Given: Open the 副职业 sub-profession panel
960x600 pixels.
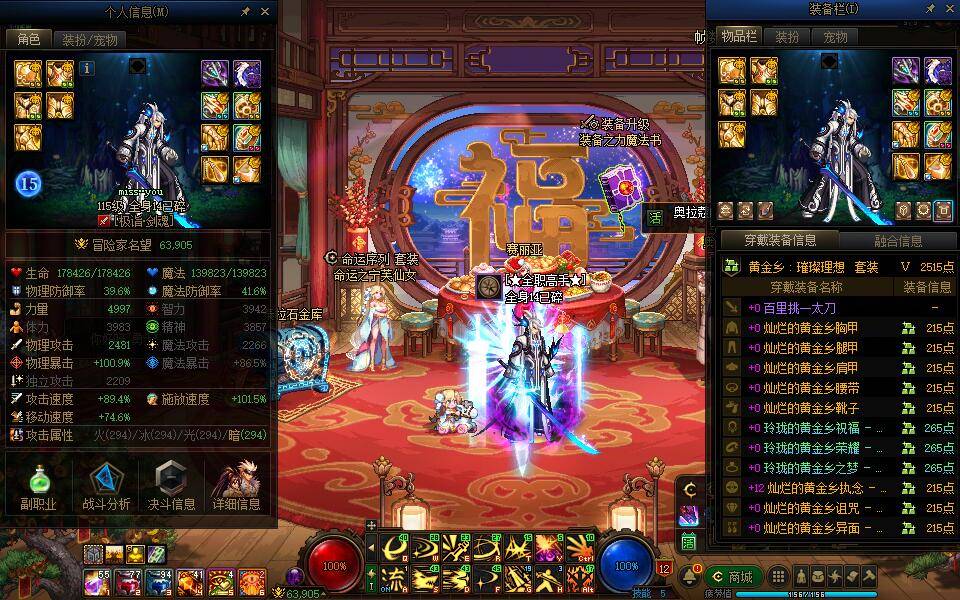Looking at the screenshot, I should click(x=37, y=487).
